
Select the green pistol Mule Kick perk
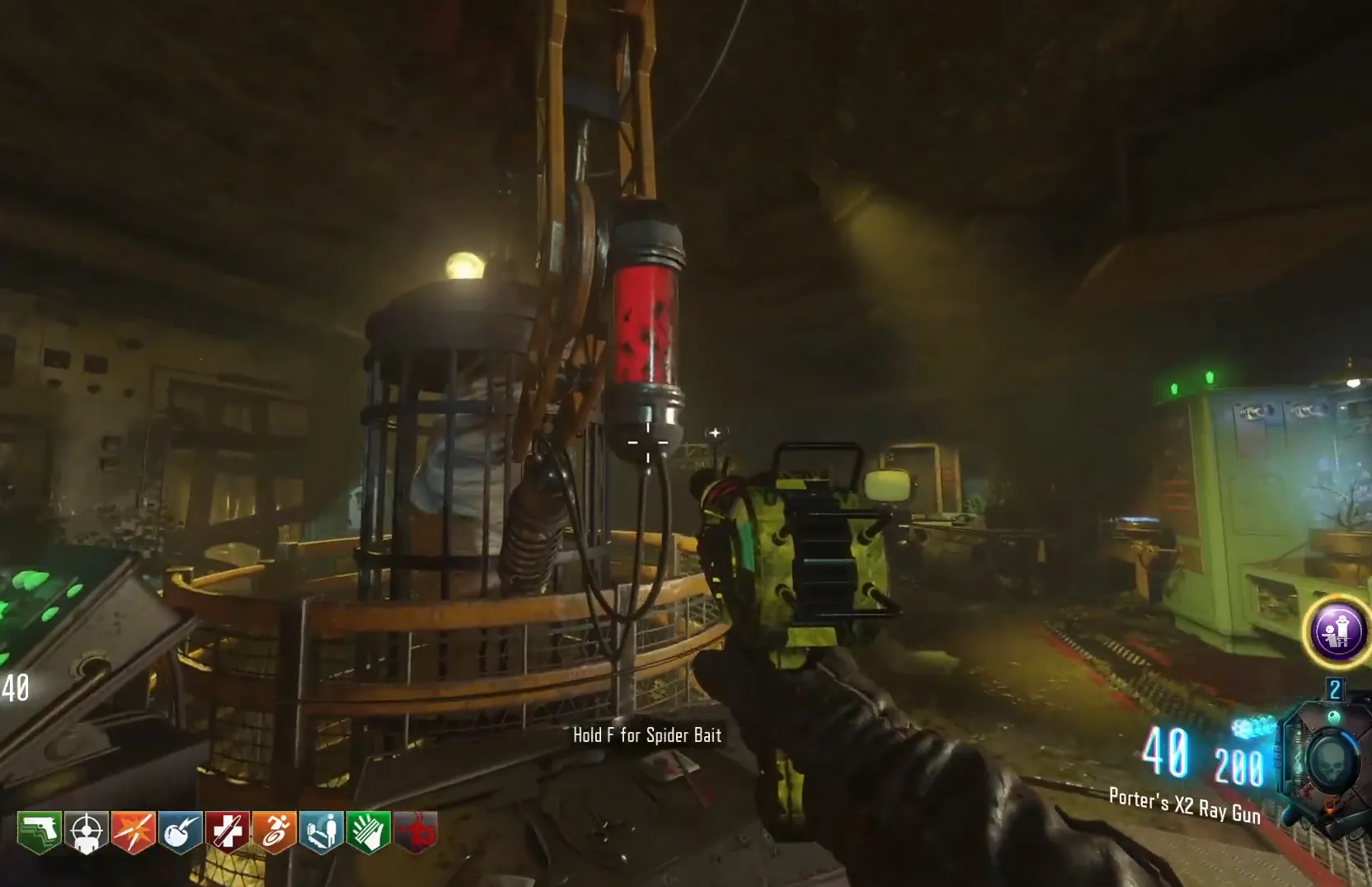coord(40,833)
